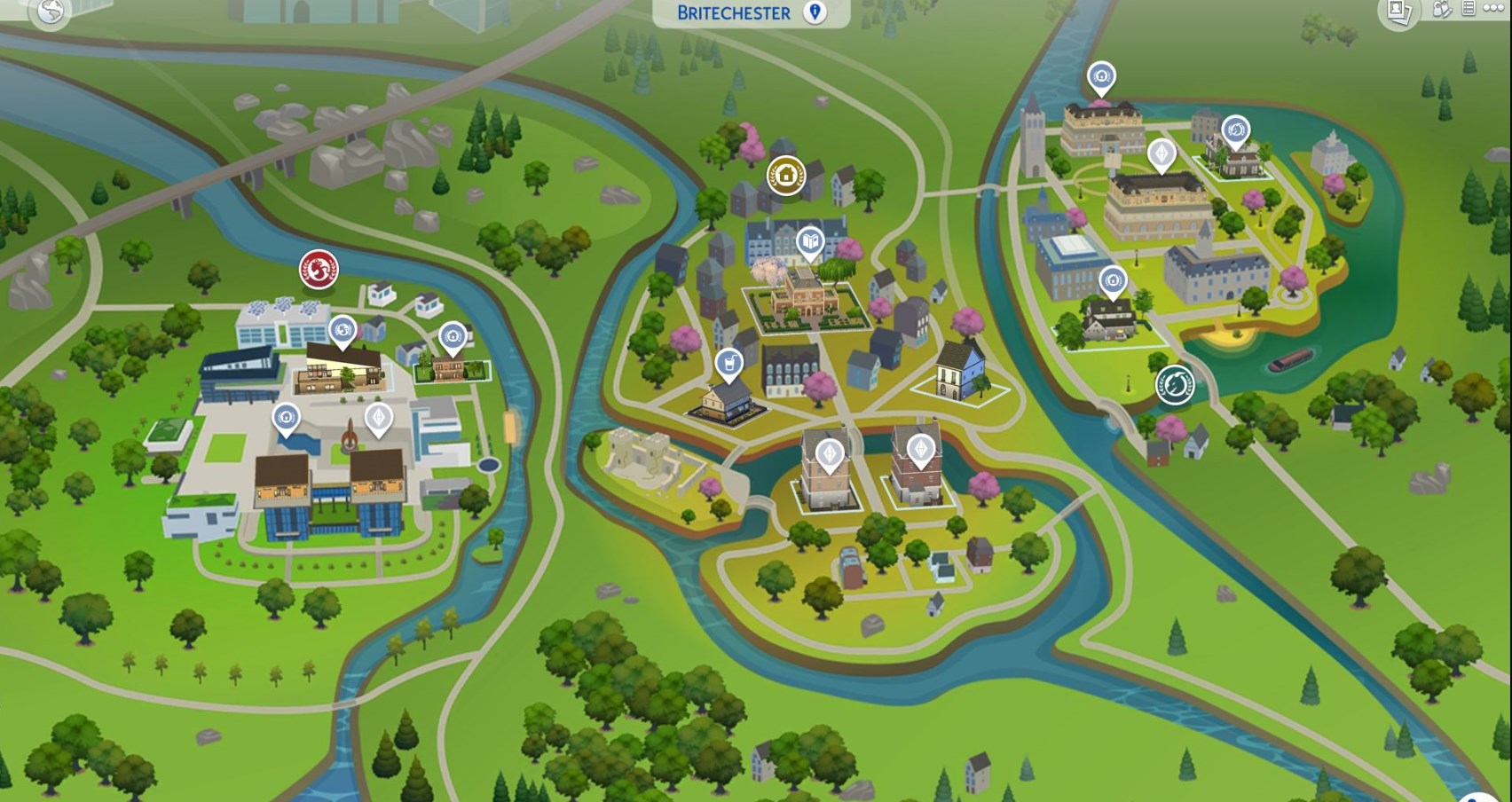Select the teal dragon crest map marker
Screen dimensions: 1512x802
(x=1175, y=385)
